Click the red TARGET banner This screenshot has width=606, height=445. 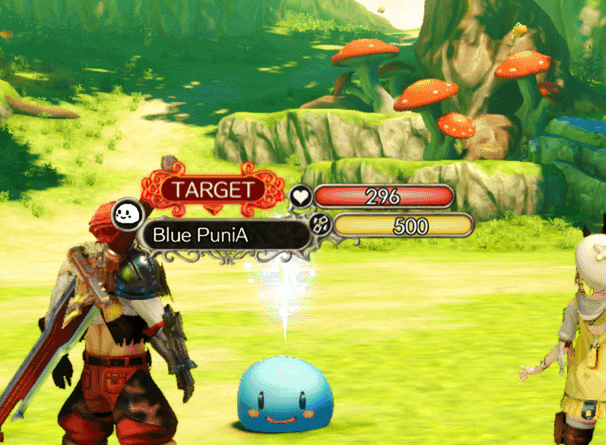[x=211, y=188]
